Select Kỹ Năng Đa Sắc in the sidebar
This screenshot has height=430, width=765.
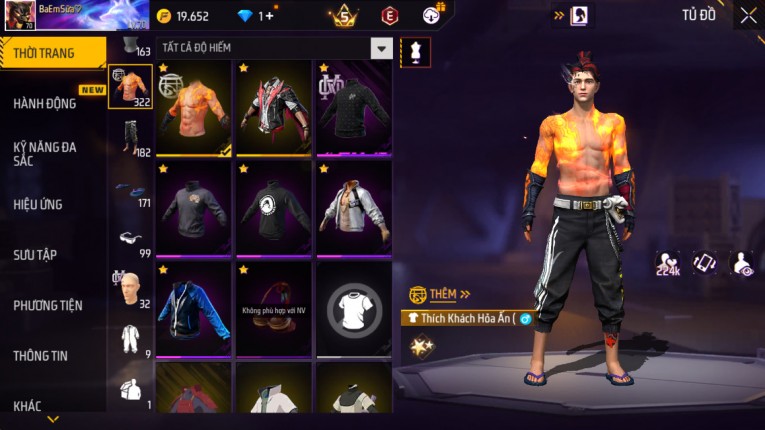click(x=45, y=153)
